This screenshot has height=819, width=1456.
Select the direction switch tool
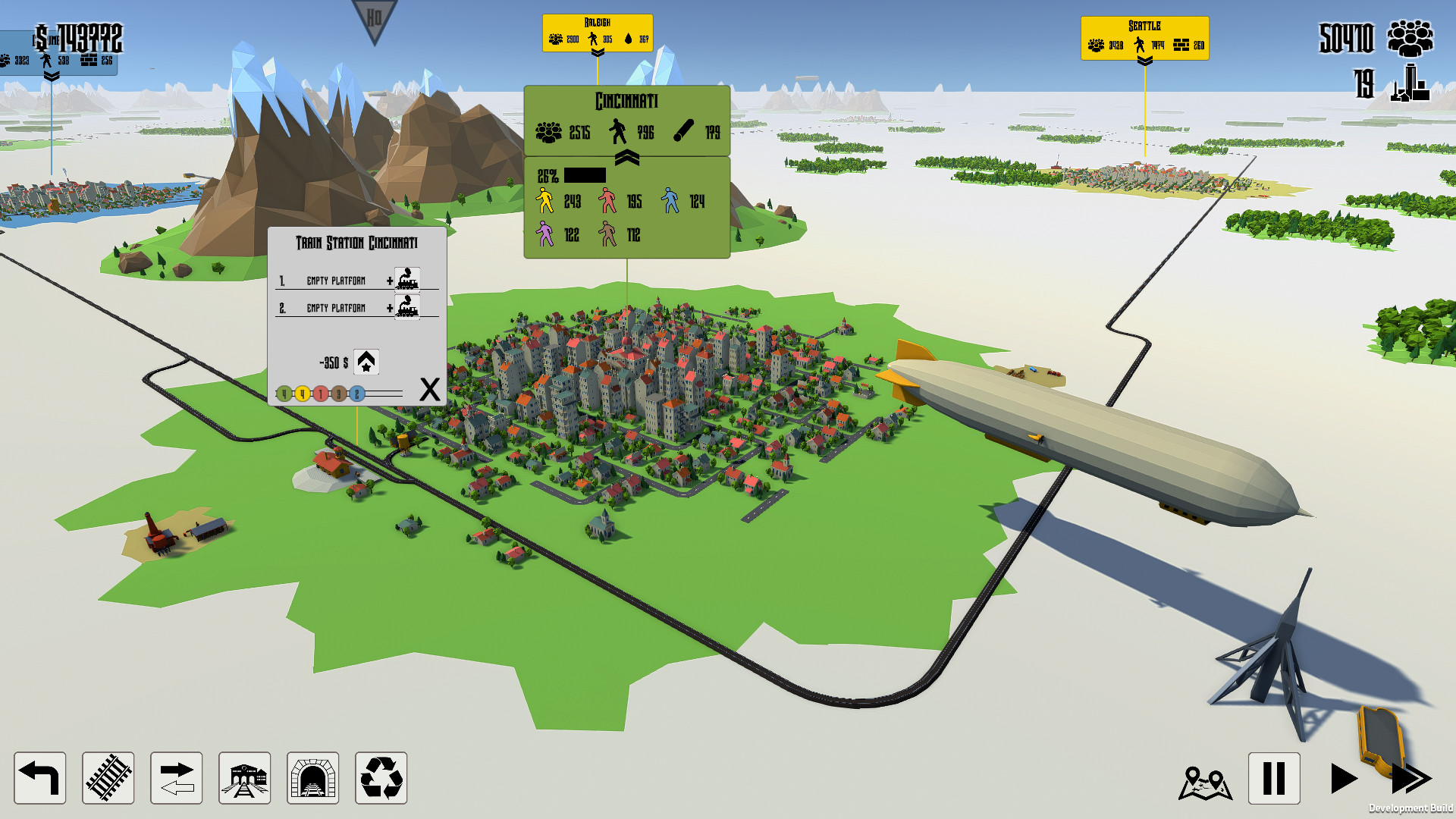(175, 779)
